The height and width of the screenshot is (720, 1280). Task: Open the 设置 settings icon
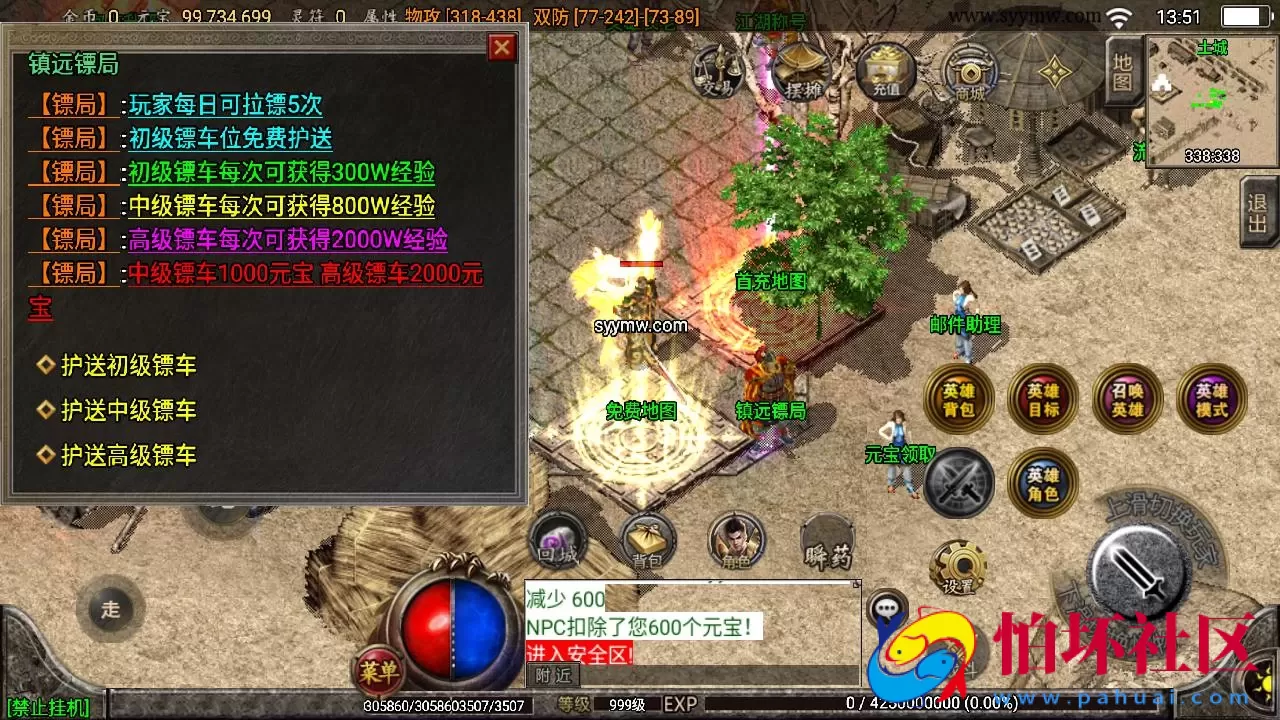point(957,565)
